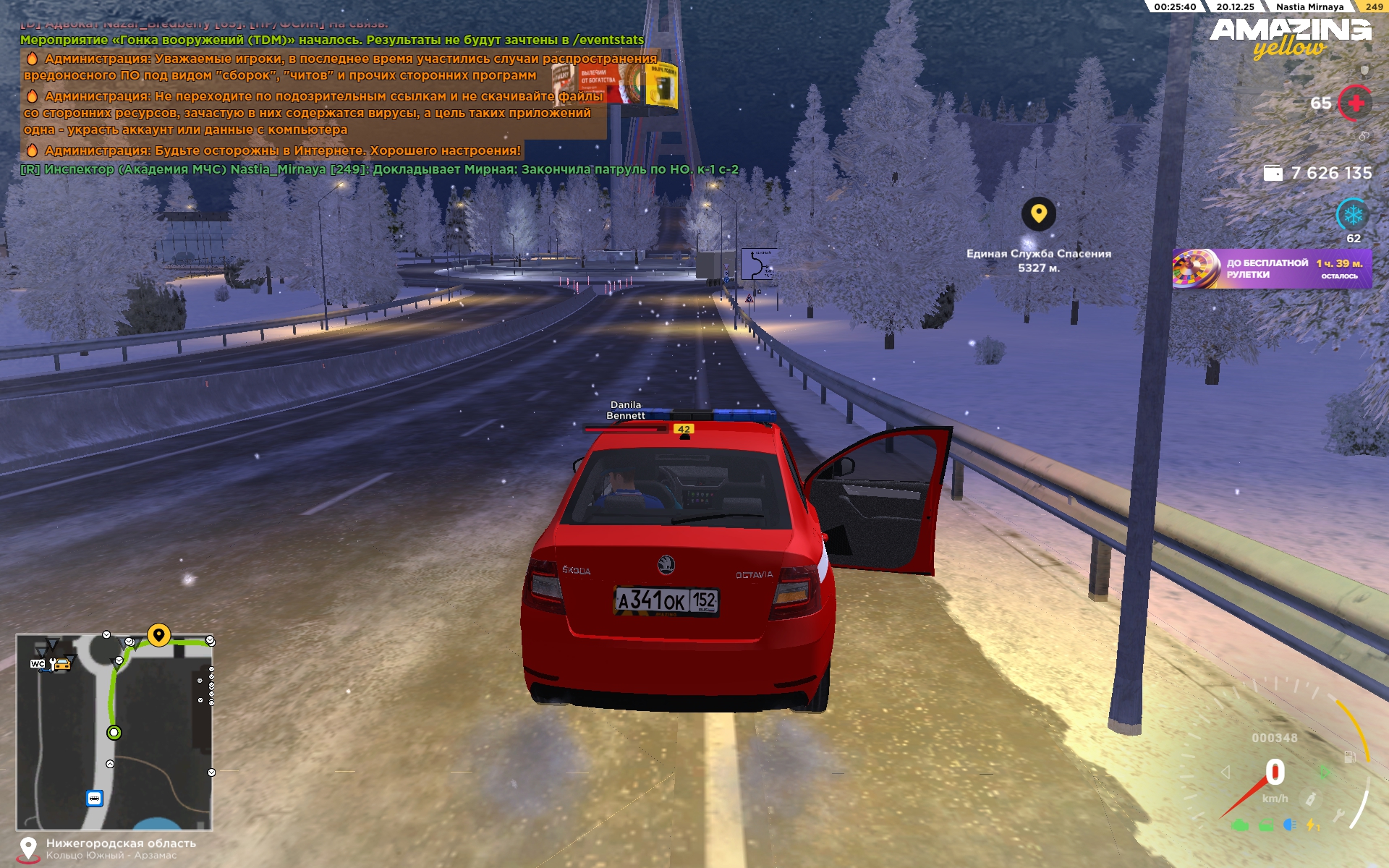Click the Нижегородская область location label
1389x868 pixels.
[121, 843]
